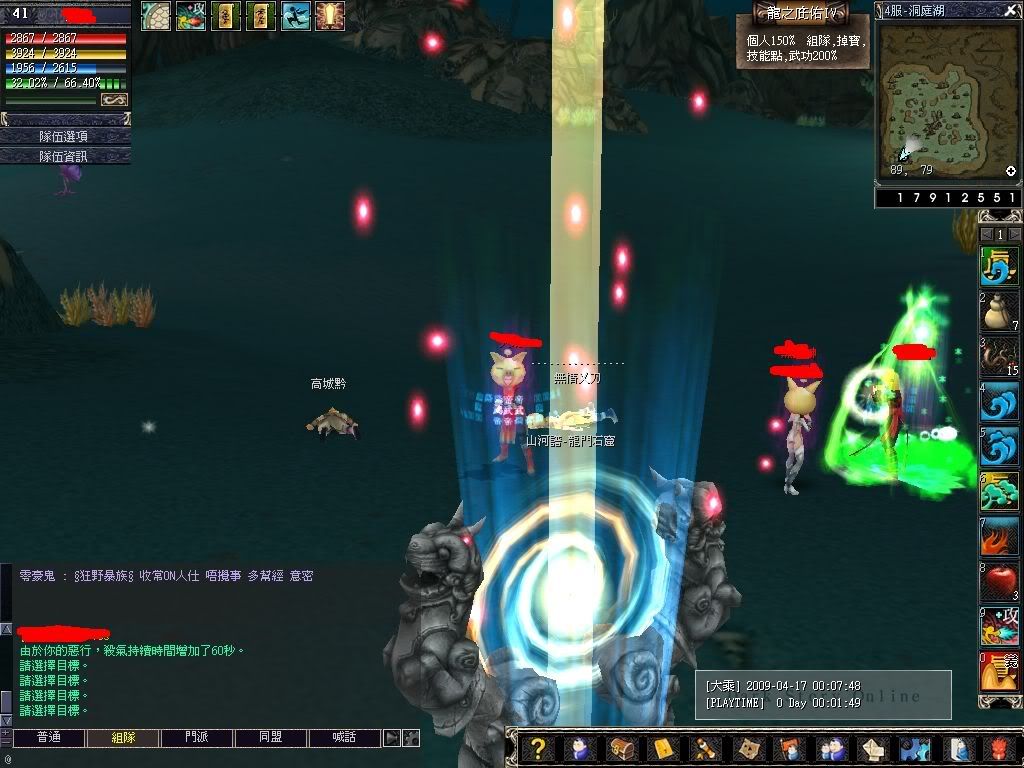1024x768 pixels.
Task: Choose the 喊話 shout chat tab
Action: 345,738
